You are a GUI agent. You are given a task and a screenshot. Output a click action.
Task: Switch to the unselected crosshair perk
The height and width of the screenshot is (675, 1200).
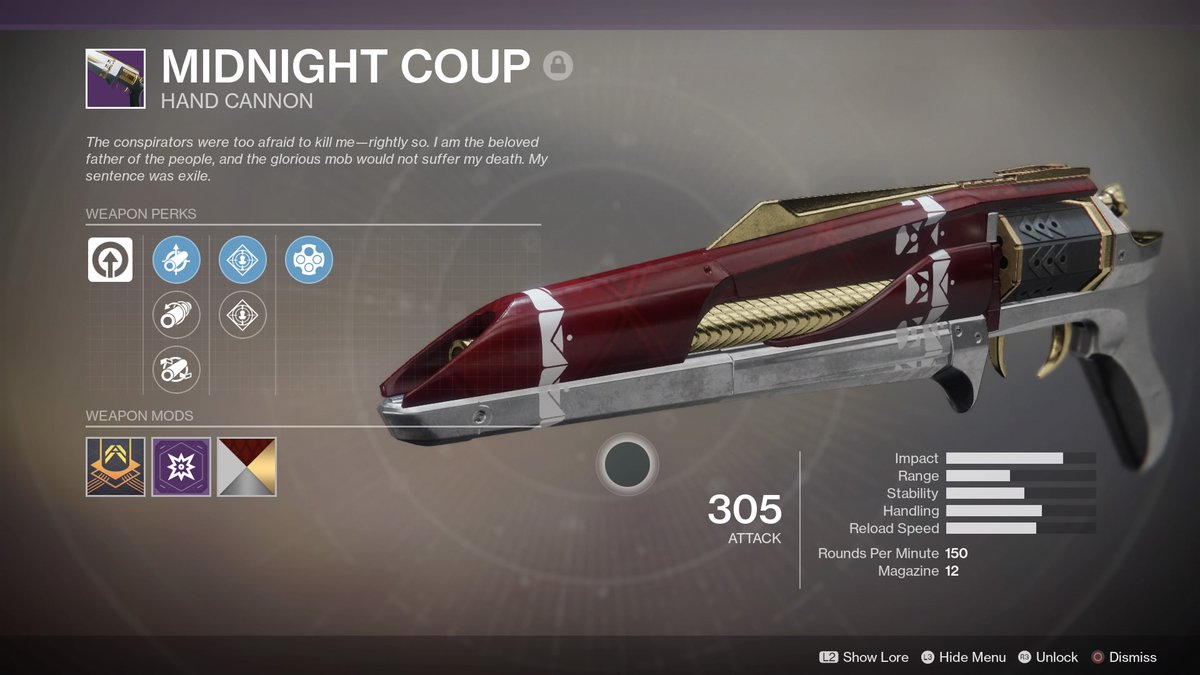click(x=243, y=315)
